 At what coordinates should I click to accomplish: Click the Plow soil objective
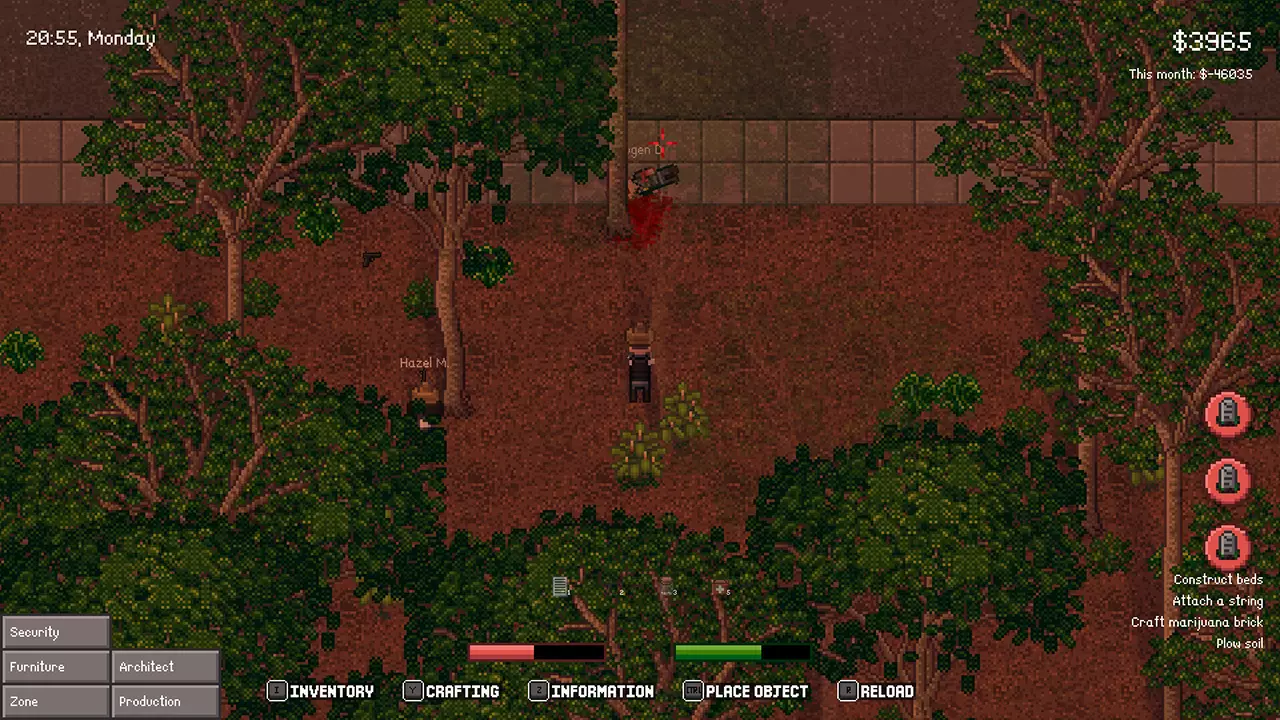1239,644
